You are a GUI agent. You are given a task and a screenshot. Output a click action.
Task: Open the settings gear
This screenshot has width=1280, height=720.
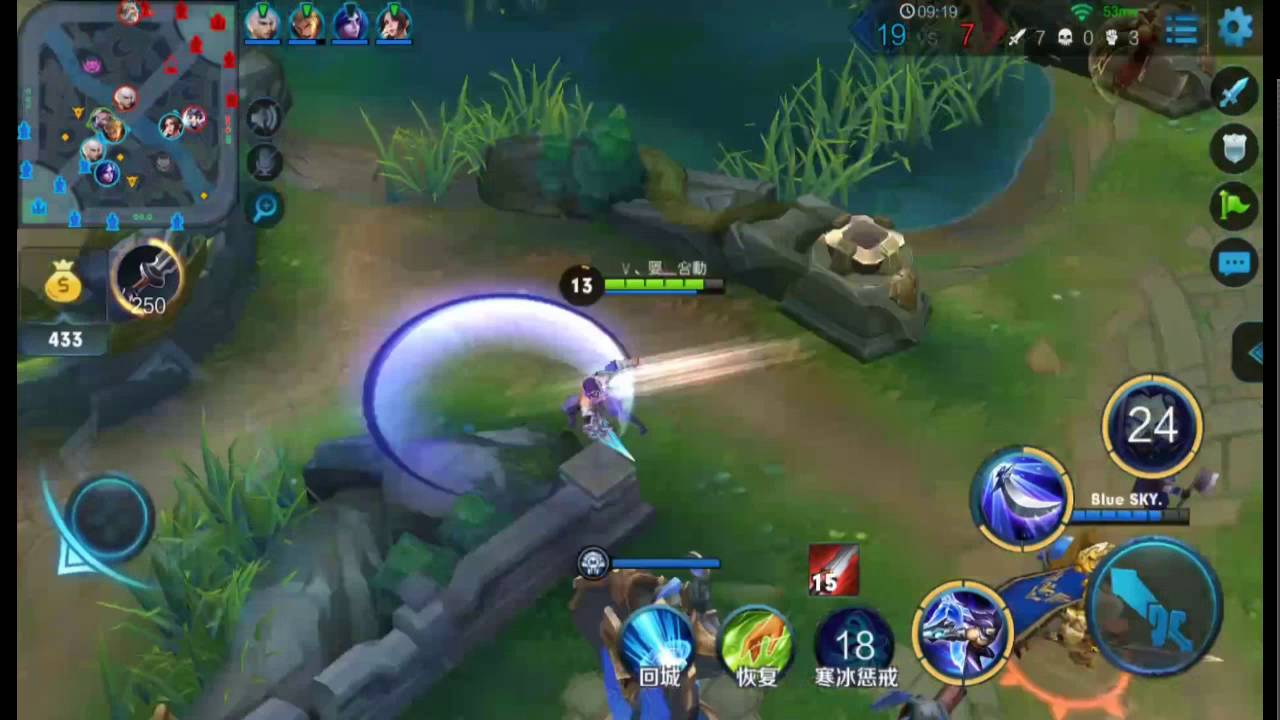click(x=1235, y=27)
